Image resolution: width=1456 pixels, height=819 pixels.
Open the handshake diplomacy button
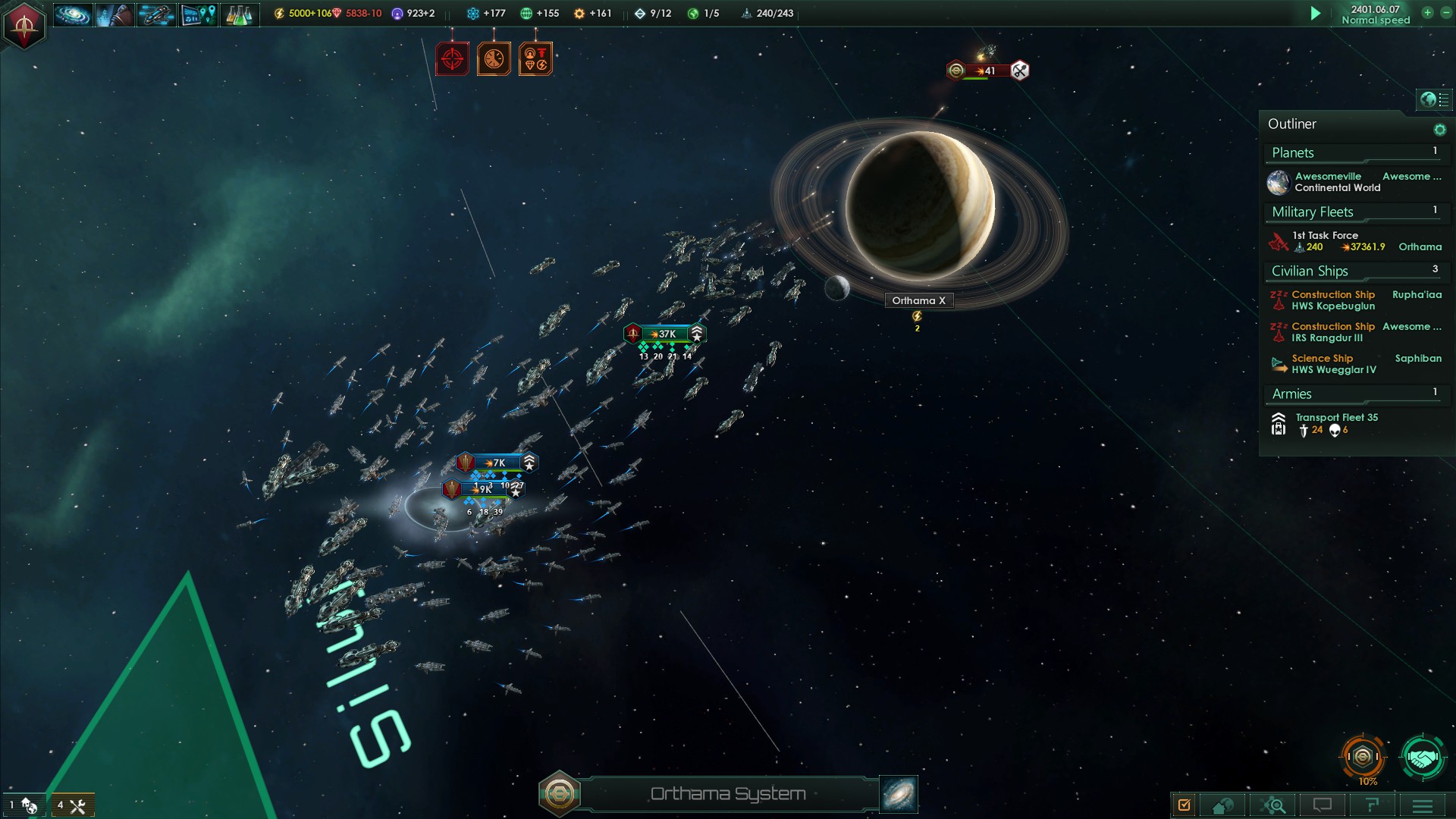click(x=1422, y=757)
